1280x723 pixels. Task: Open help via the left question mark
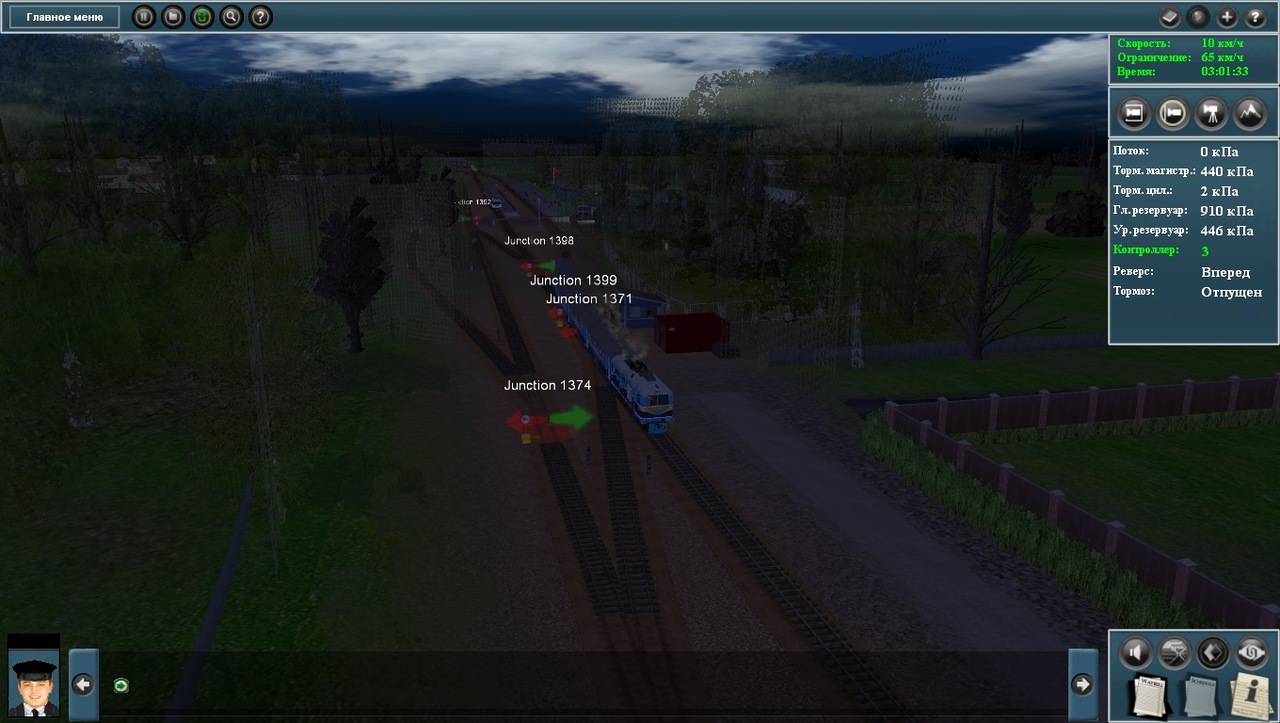click(260, 17)
